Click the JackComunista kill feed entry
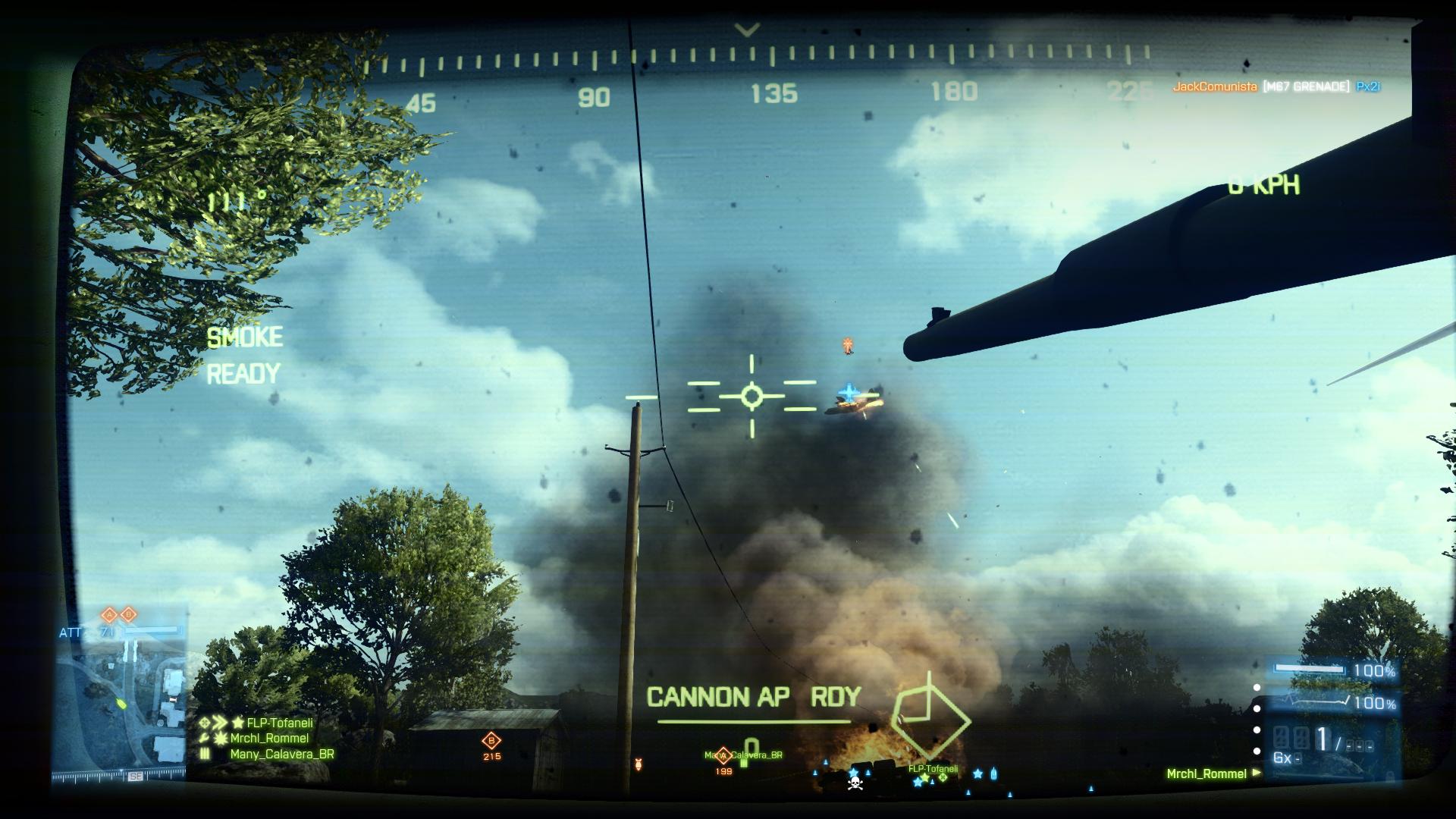This screenshot has width=1456, height=819. pos(1276,87)
